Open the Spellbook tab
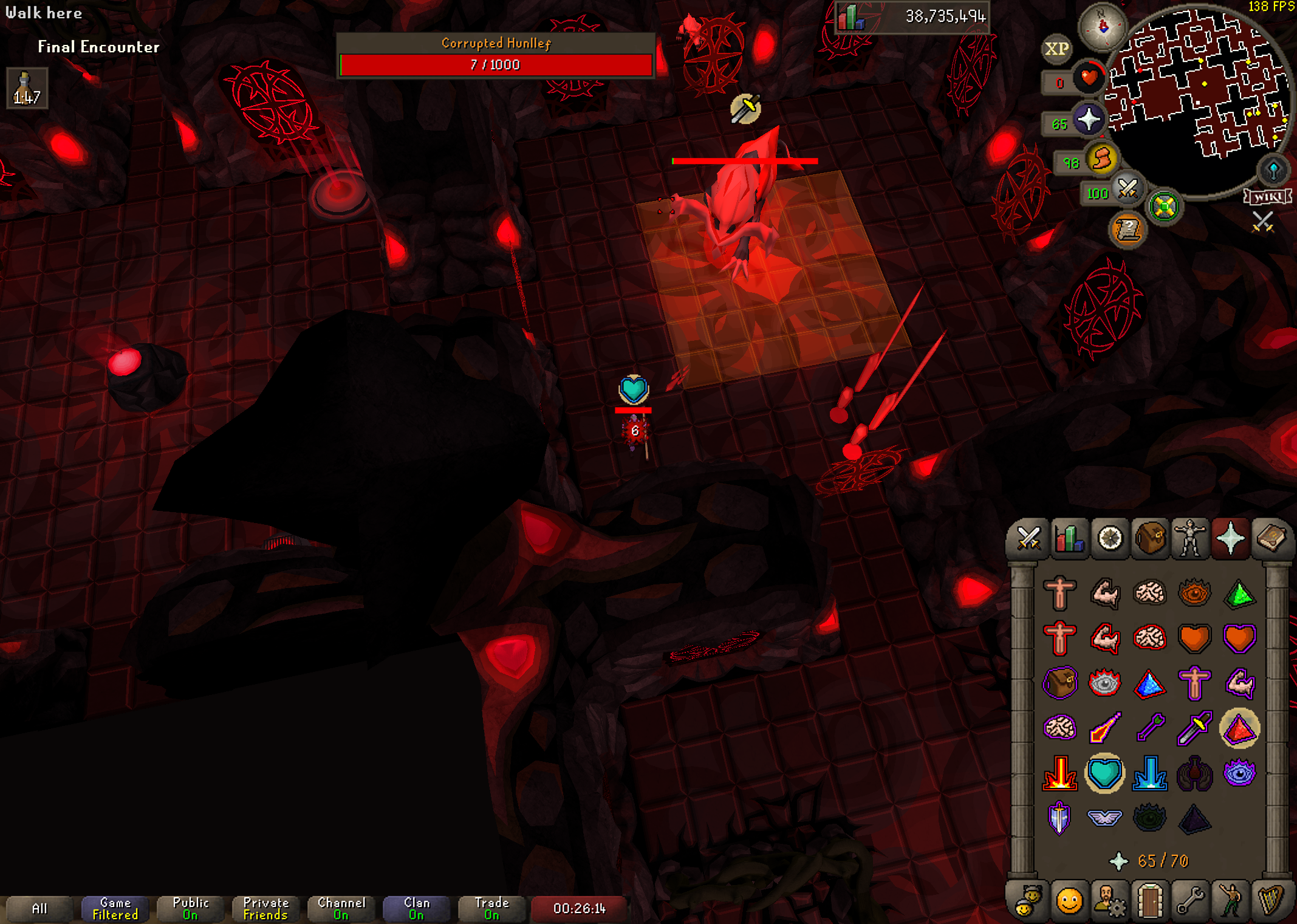This screenshot has height=924, width=1297. tap(1271, 538)
